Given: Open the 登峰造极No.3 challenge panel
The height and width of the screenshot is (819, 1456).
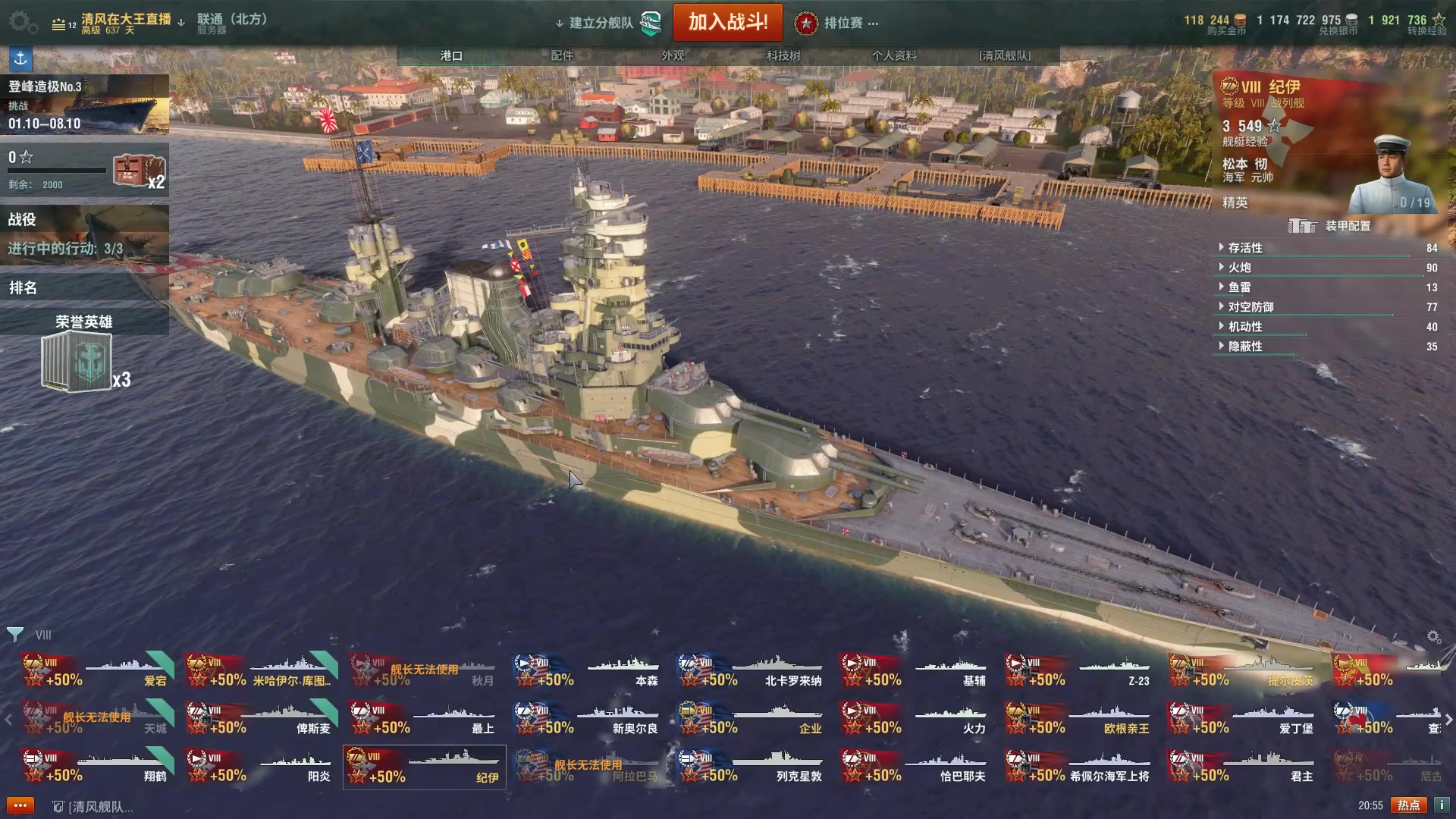Looking at the screenshot, I should [x=84, y=105].
